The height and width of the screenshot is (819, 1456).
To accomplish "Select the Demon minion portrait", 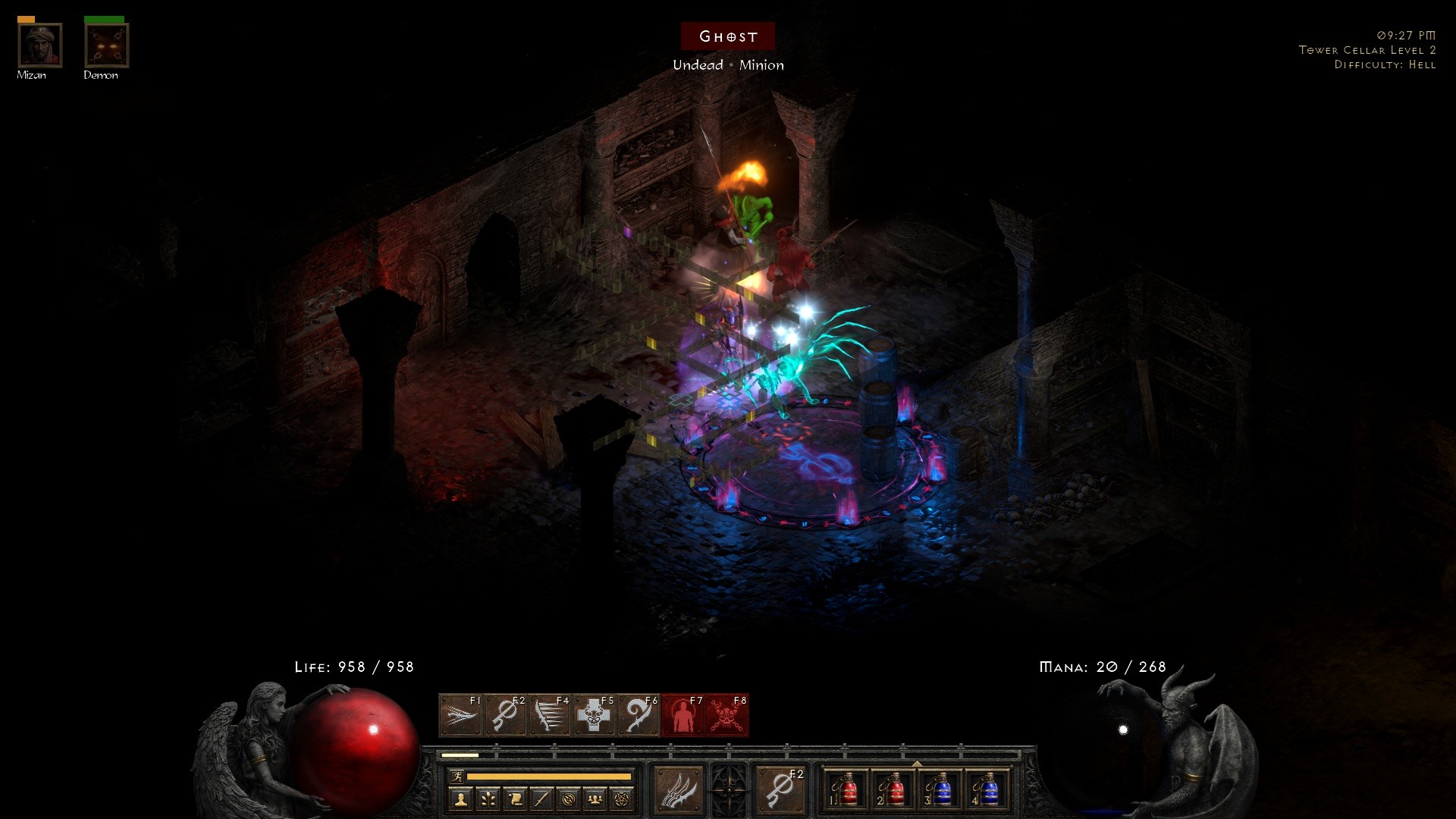I will click(106, 45).
